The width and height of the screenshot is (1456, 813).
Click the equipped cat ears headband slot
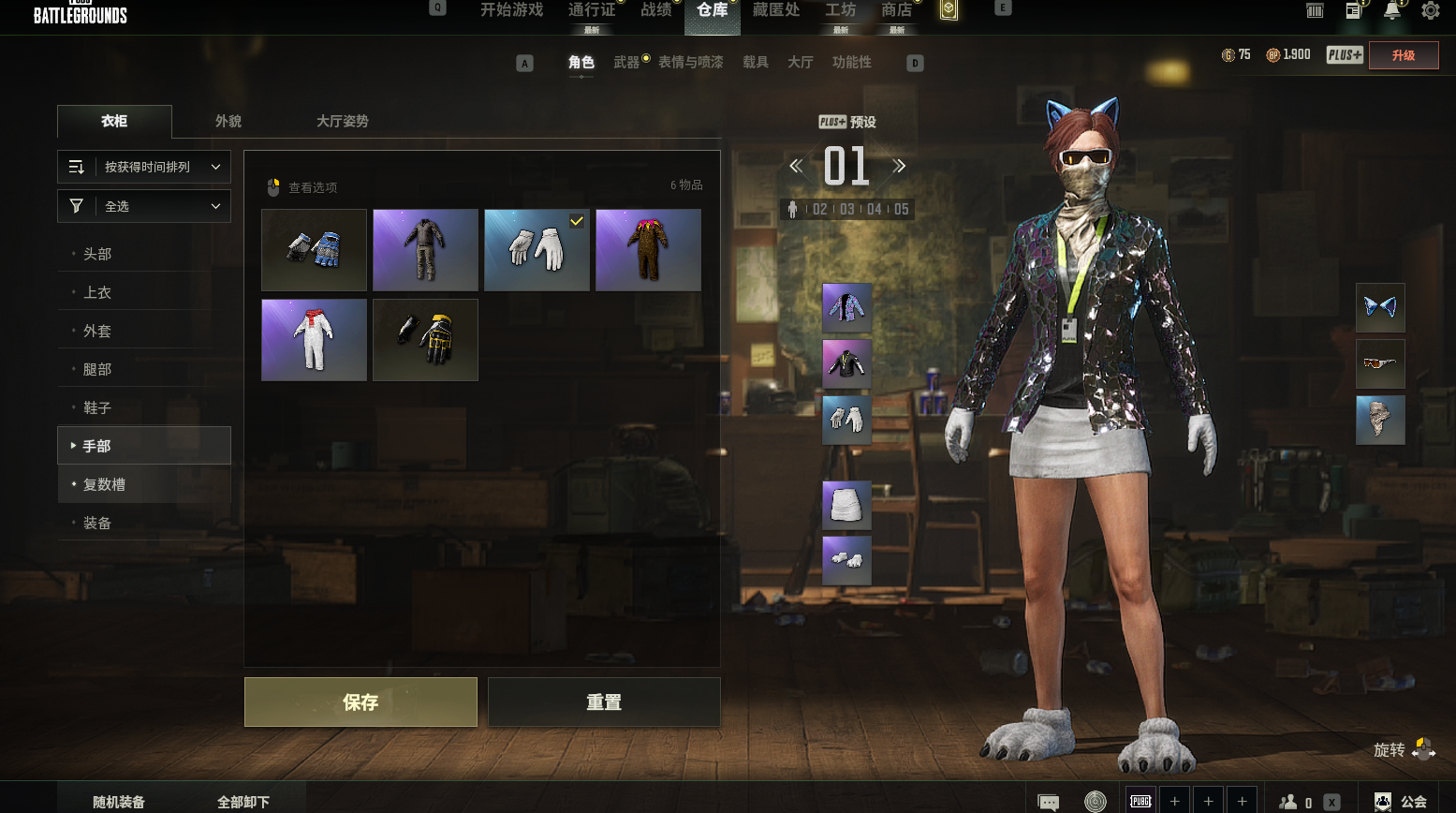click(x=1380, y=307)
